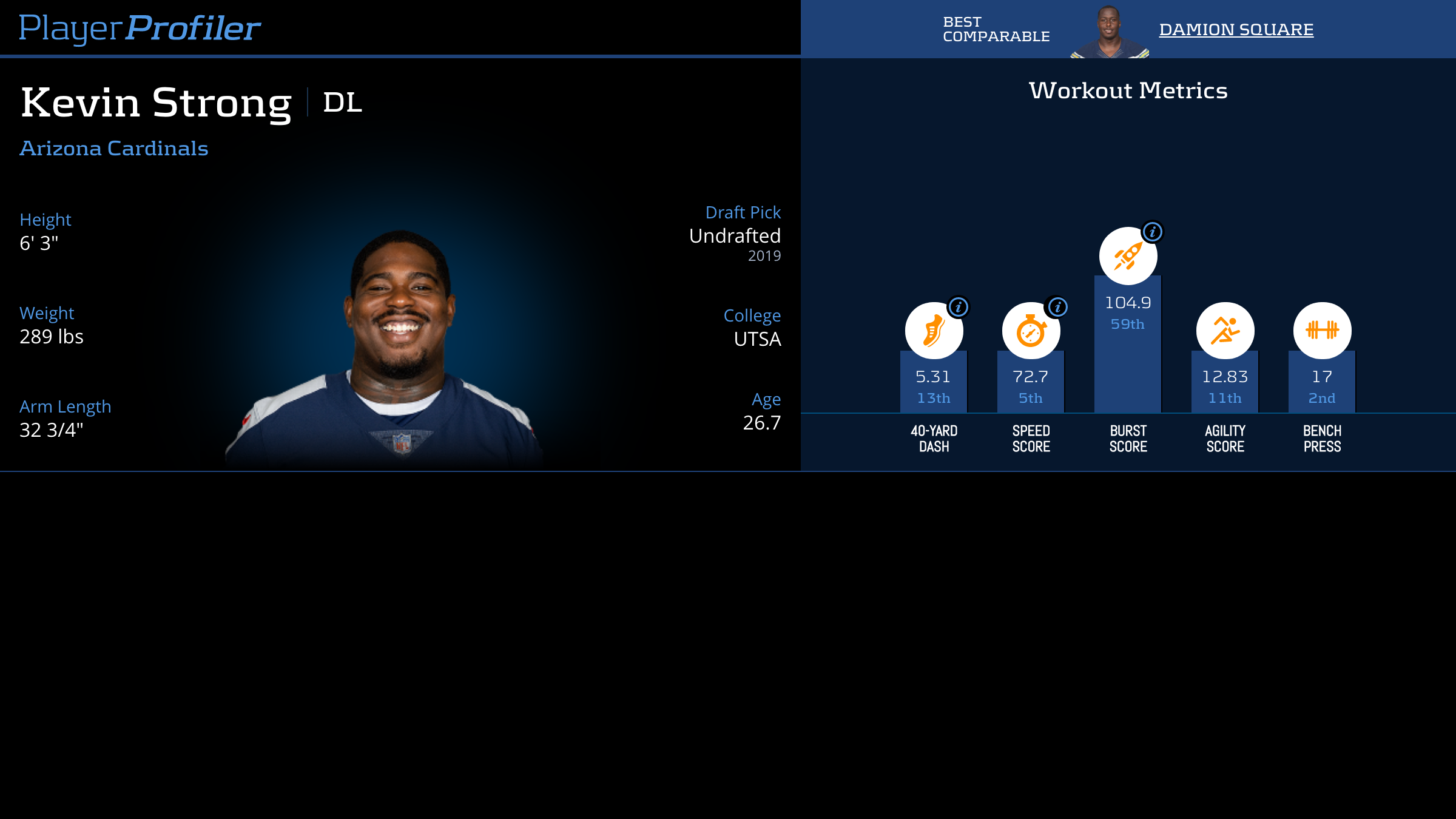This screenshot has height=819, width=1456.
Task: Click the Speed Score stopwatch icon
Action: 1030,331
